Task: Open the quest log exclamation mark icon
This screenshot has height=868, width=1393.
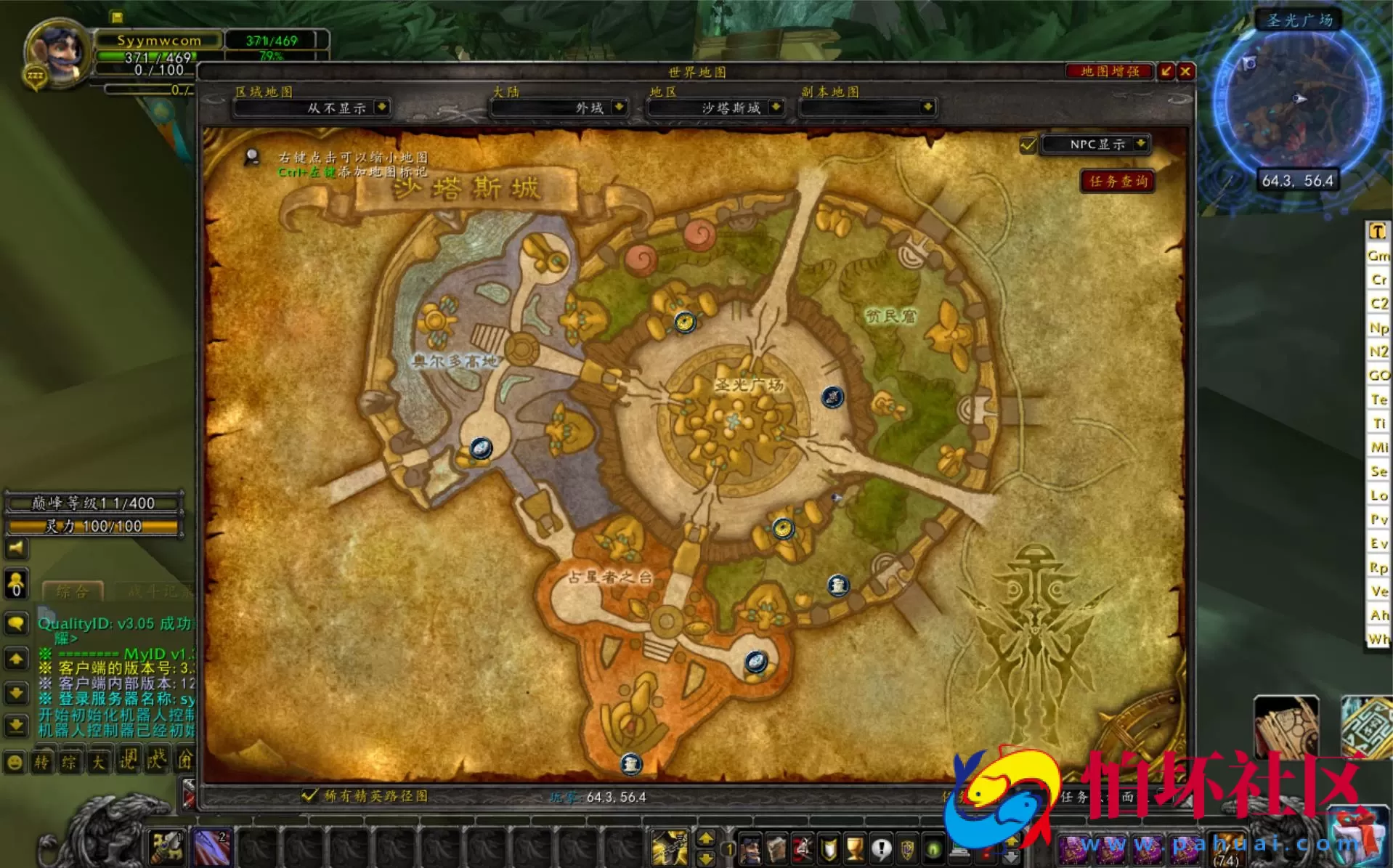Action: 881,848
